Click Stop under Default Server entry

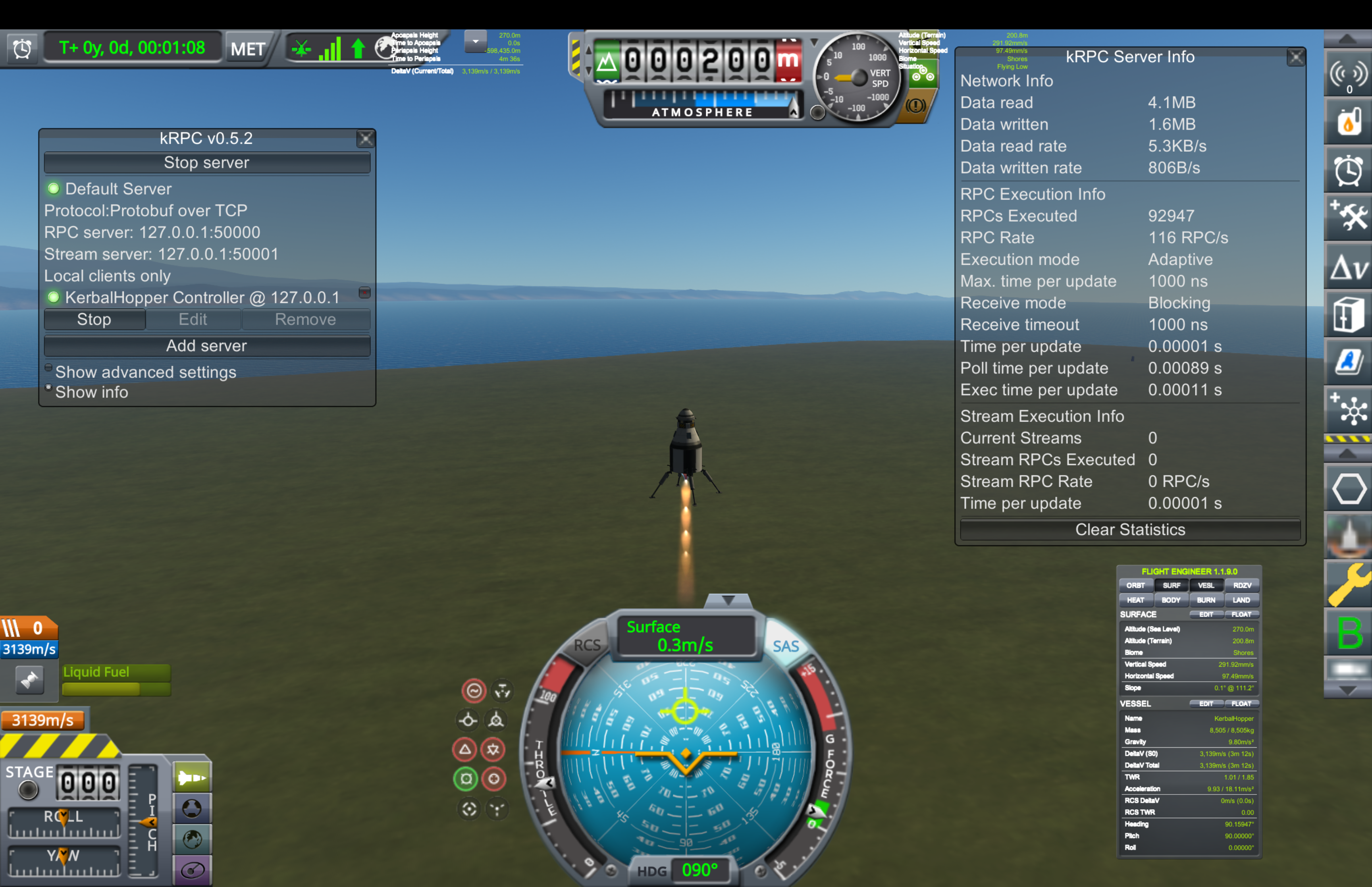[94, 320]
